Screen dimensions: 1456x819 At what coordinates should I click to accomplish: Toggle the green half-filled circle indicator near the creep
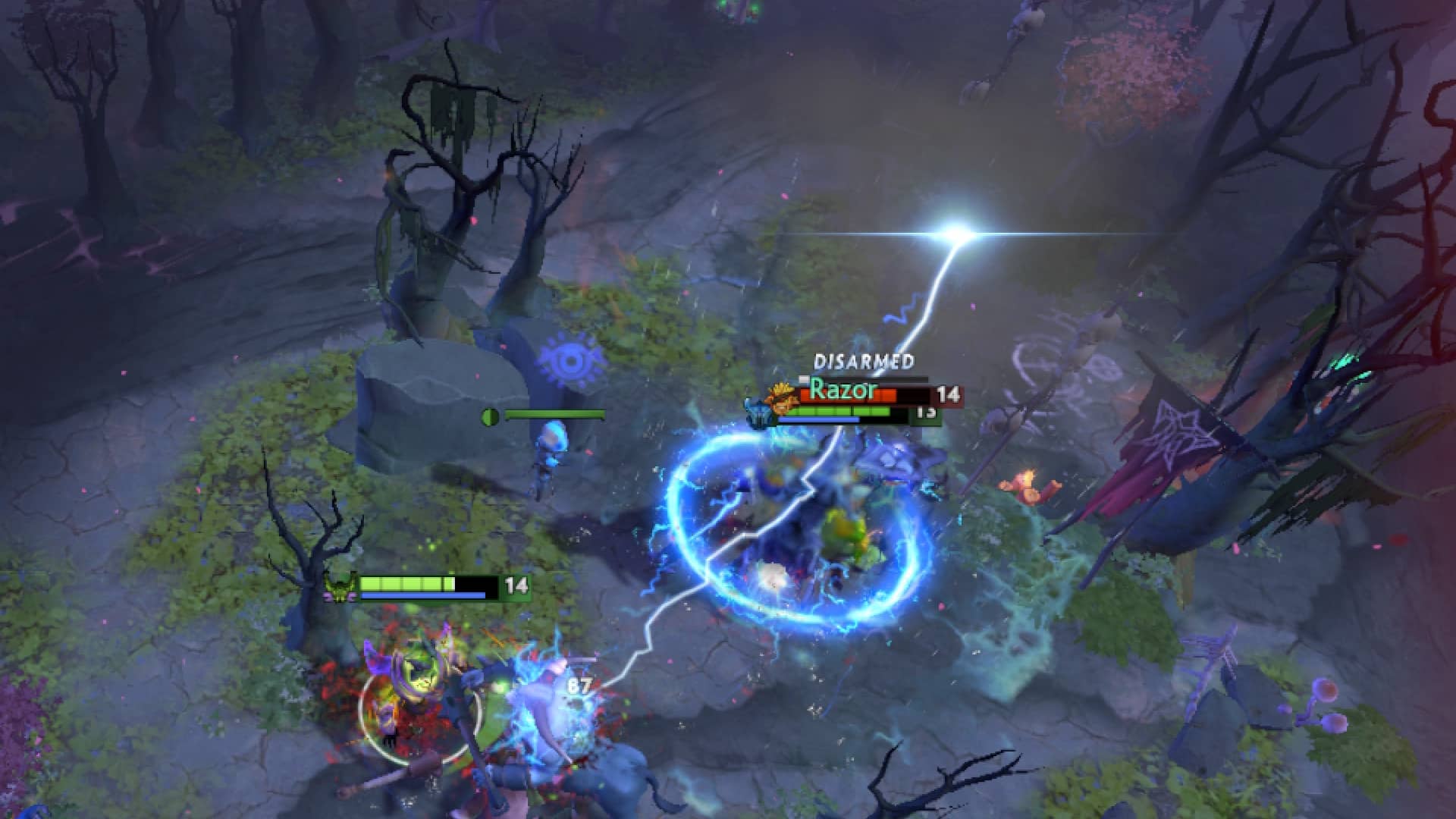tap(489, 416)
